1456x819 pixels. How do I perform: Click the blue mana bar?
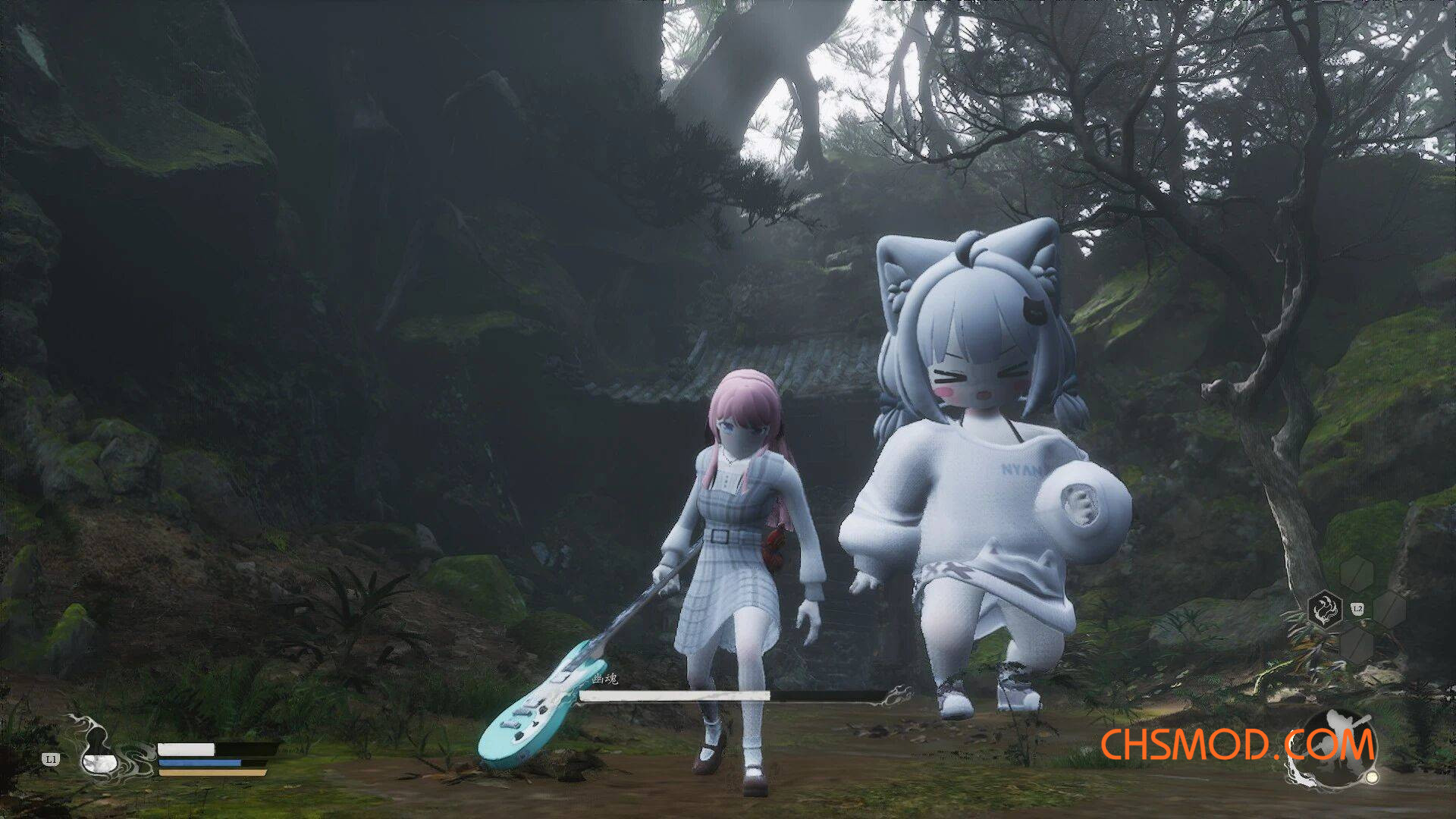click(x=199, y=761)
